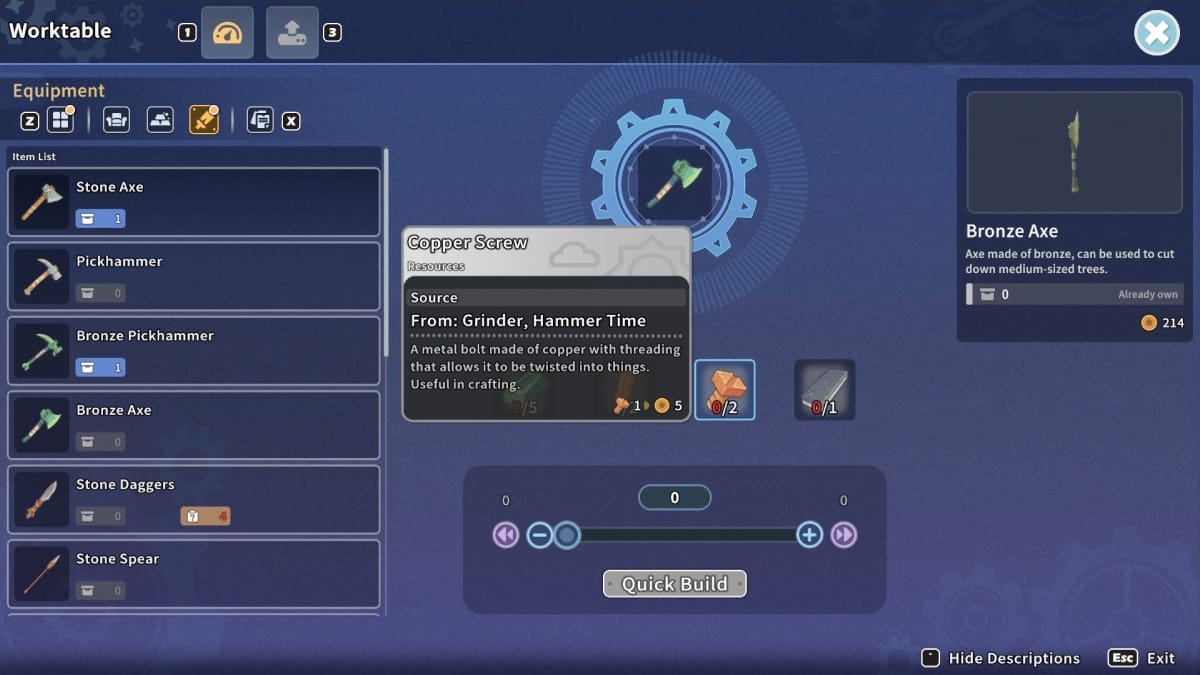1200x675 pixels.
Task: Select the Stone Daggers recipe
Action: (x=194, y=499)
